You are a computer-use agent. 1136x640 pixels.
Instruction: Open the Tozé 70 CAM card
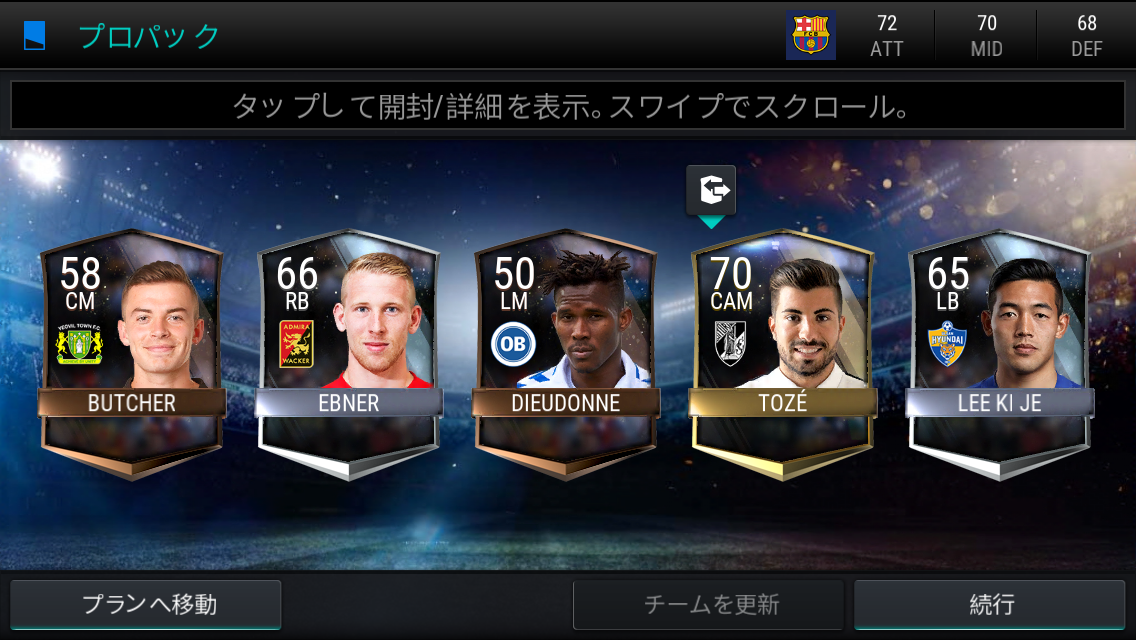(782, 350)
